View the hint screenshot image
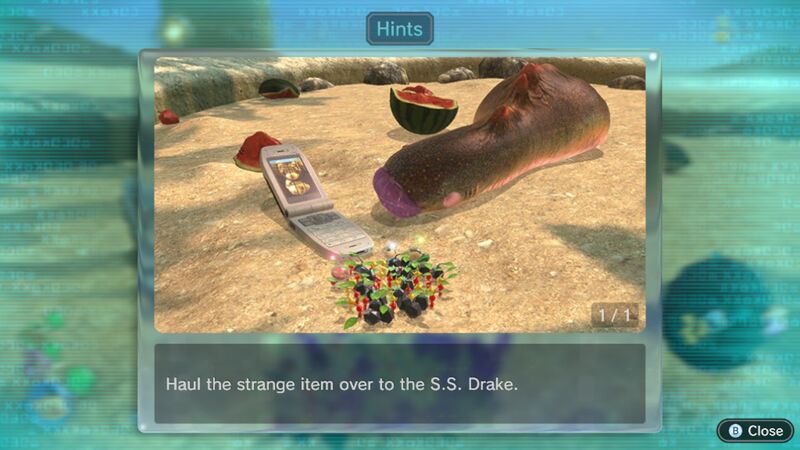The height and width of the screenshot is (450, 800). point(400,194)
